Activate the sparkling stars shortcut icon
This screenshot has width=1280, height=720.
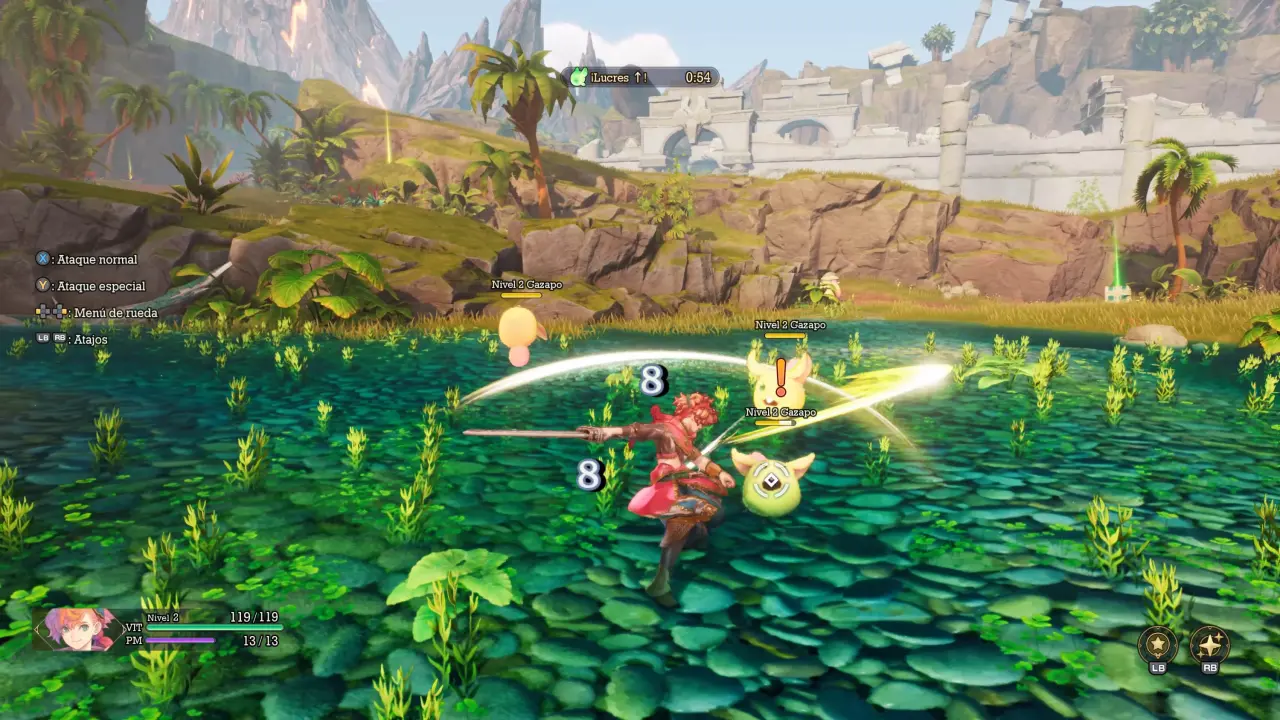tap(1209, 645)
